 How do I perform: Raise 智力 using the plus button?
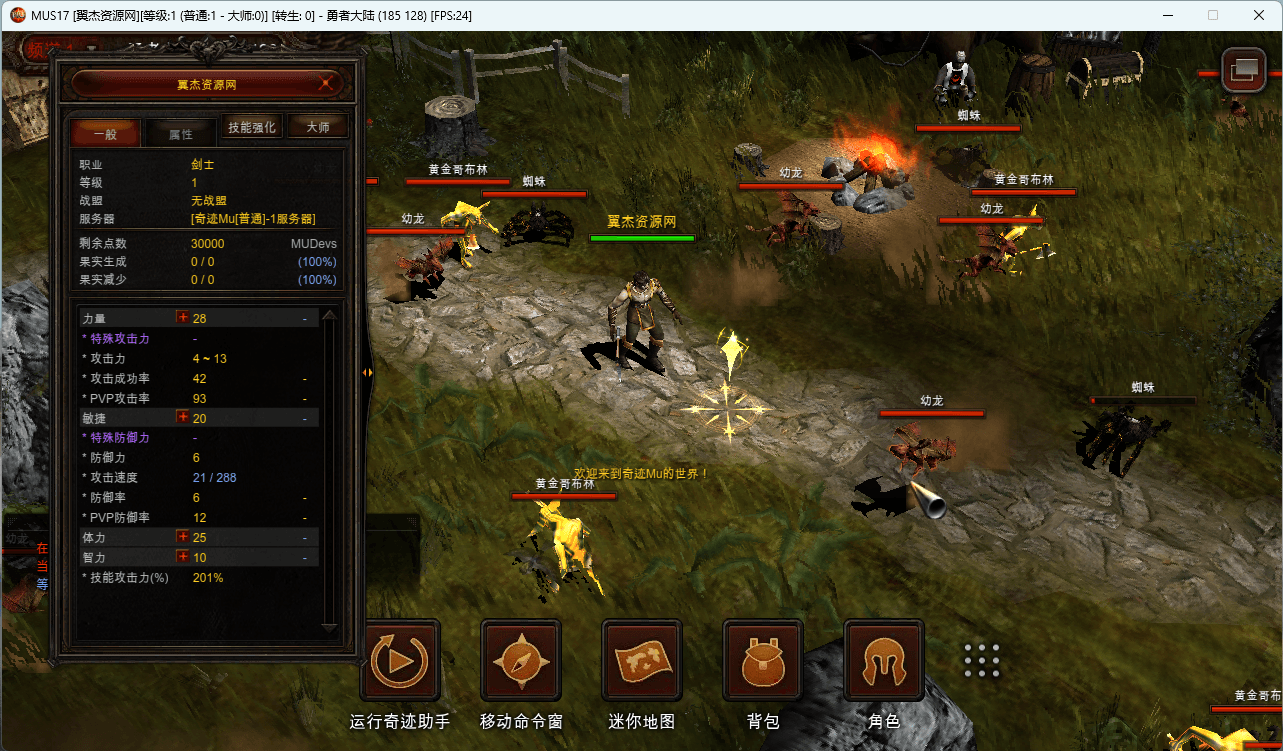click(183, 556)
